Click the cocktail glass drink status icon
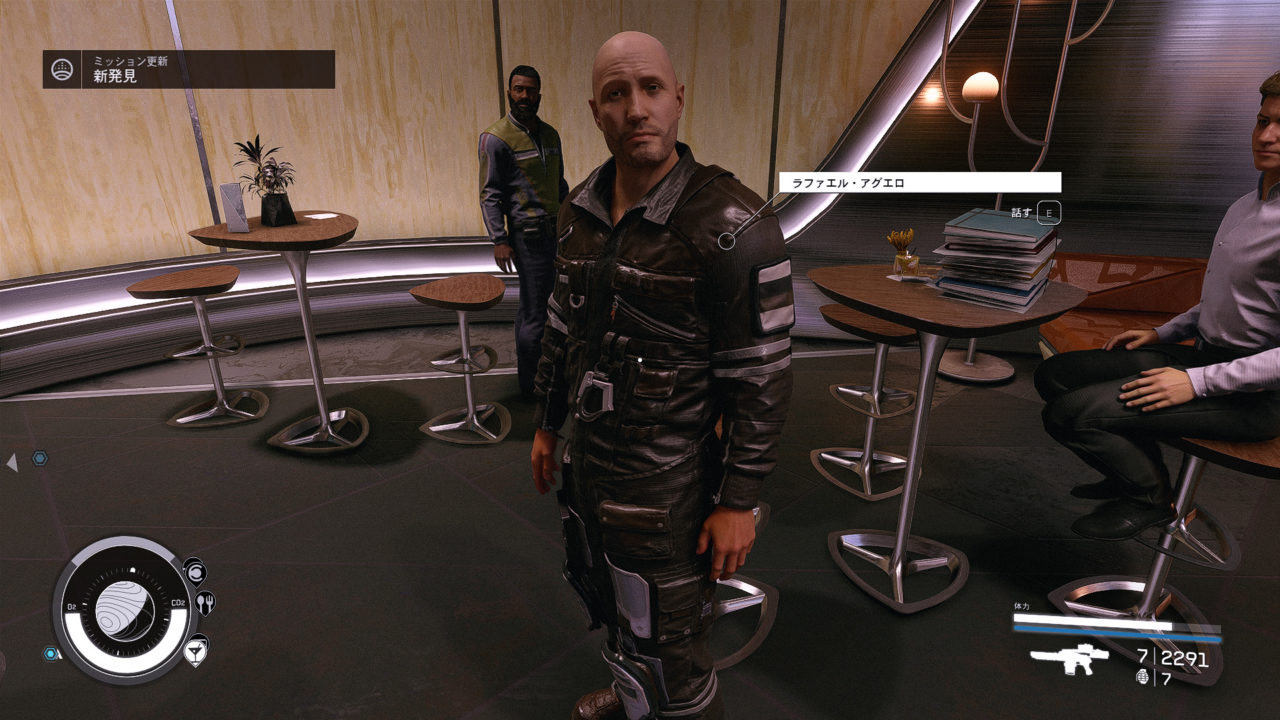 click(x=196, y=650)
